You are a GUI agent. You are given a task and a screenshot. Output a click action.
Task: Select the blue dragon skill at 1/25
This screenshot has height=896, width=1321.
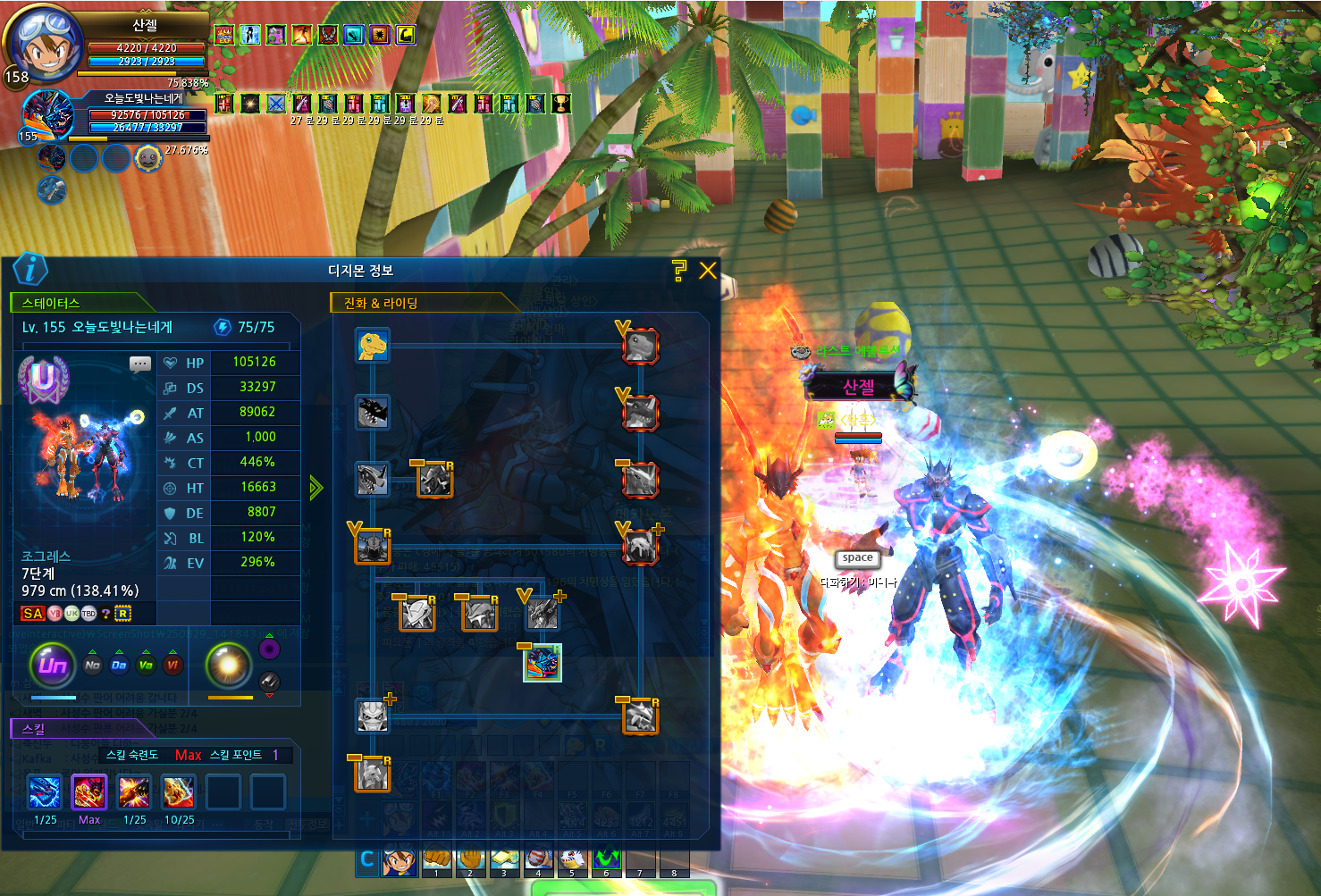tap(45, 792)
